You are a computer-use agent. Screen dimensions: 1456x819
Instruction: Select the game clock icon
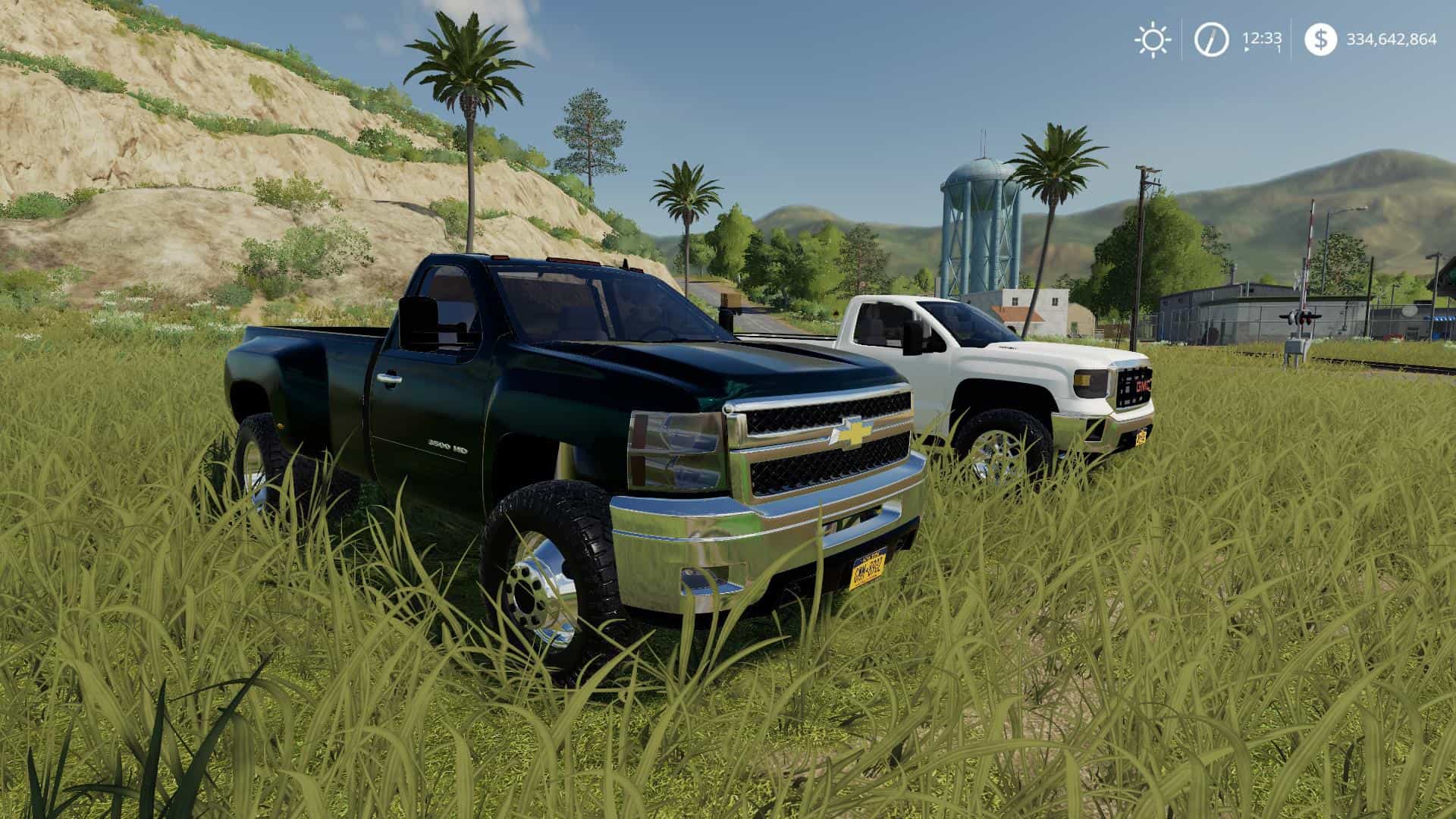click(1211, 39)
